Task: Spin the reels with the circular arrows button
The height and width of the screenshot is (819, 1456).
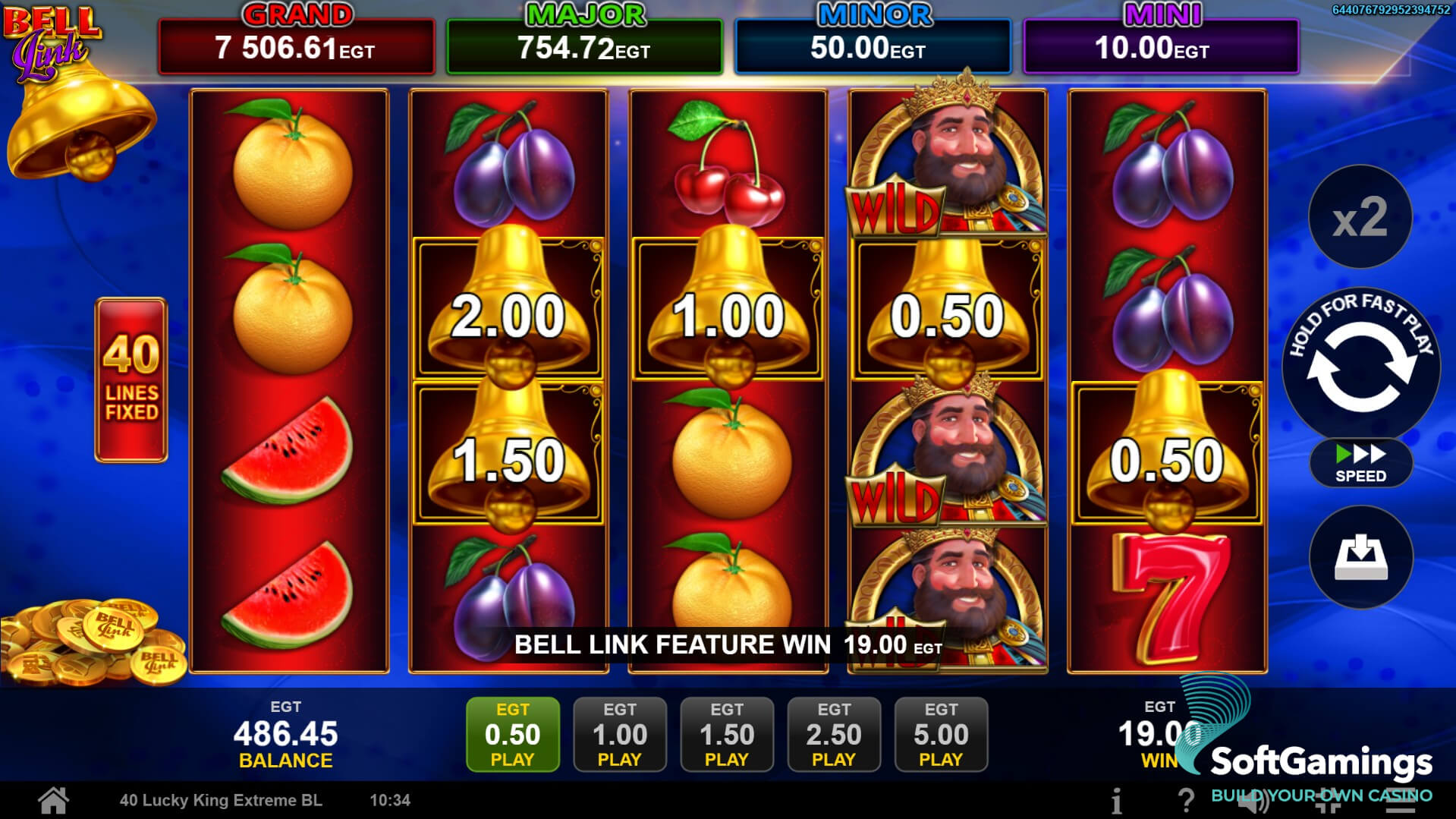Action: tap(1360, 367)
